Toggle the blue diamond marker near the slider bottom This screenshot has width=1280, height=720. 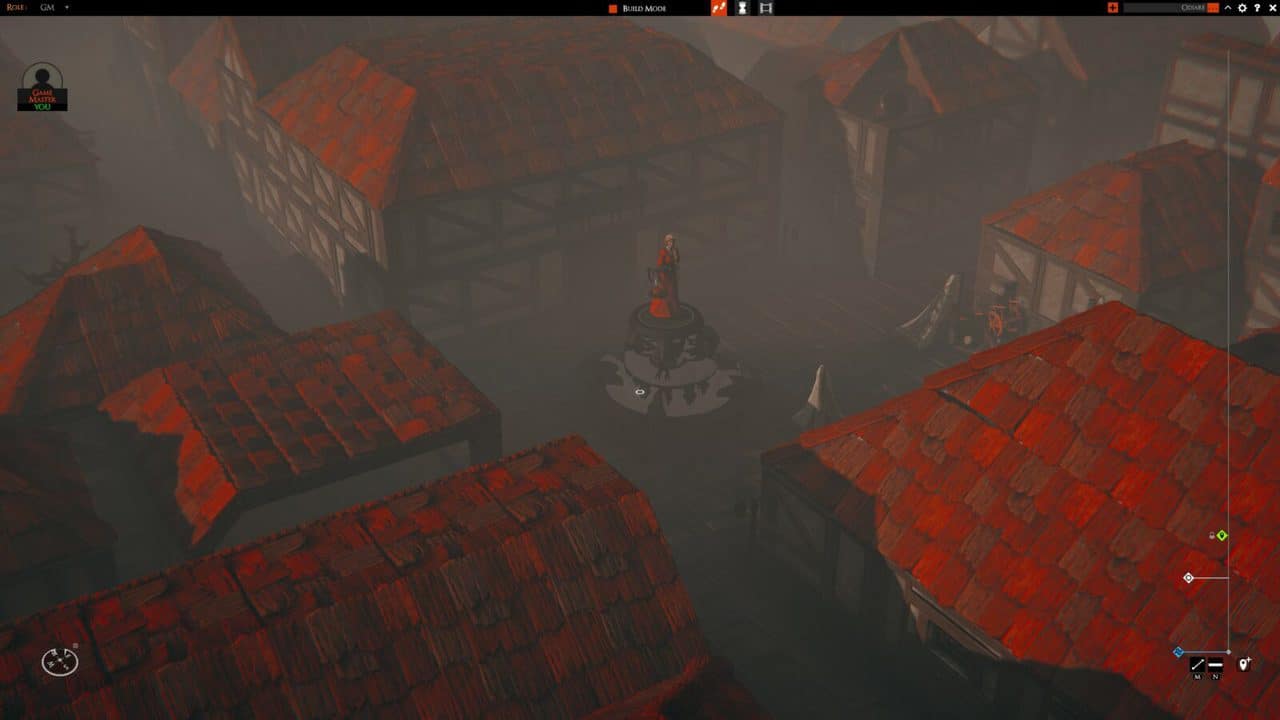point(1178,650)
